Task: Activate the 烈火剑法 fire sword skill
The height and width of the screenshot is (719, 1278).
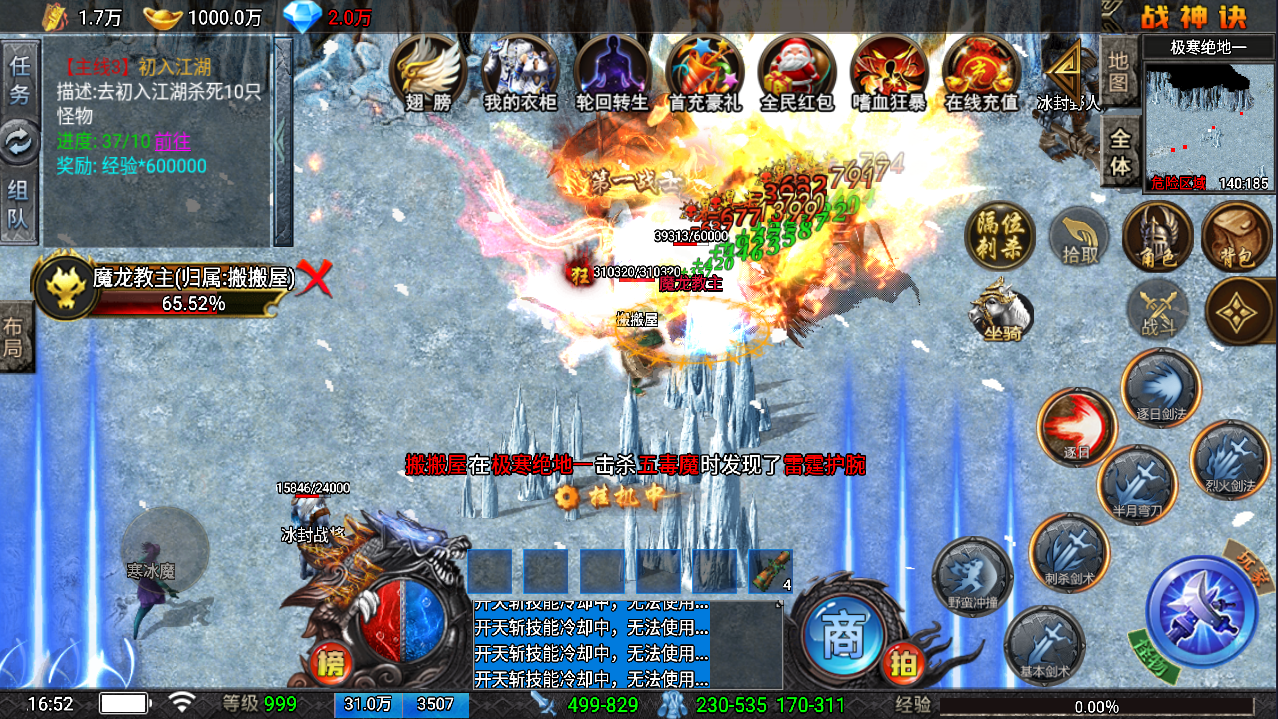Action: [x=1229, y=461]
